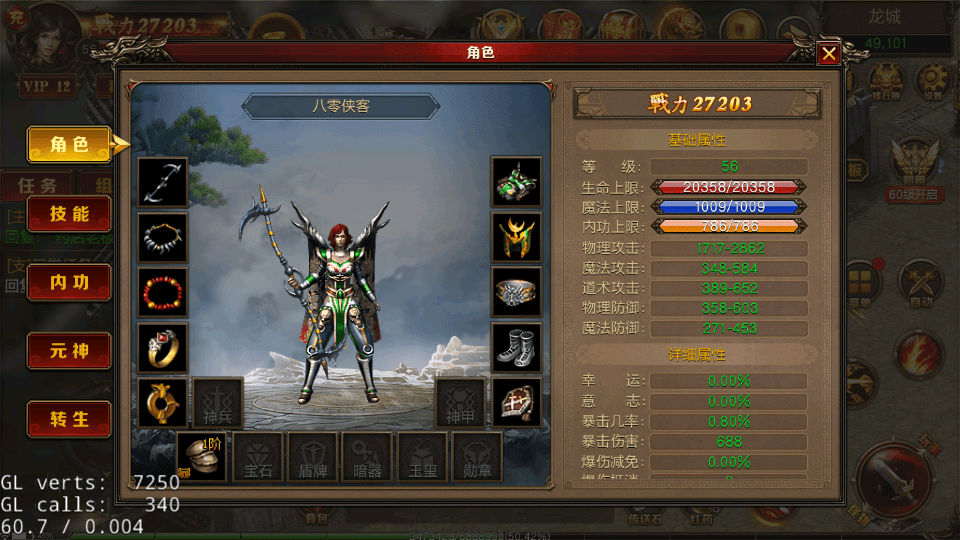This screenshot has height=540, width=960.
Task: Select the silver boots slot
Action: click(x=517, y=347)
